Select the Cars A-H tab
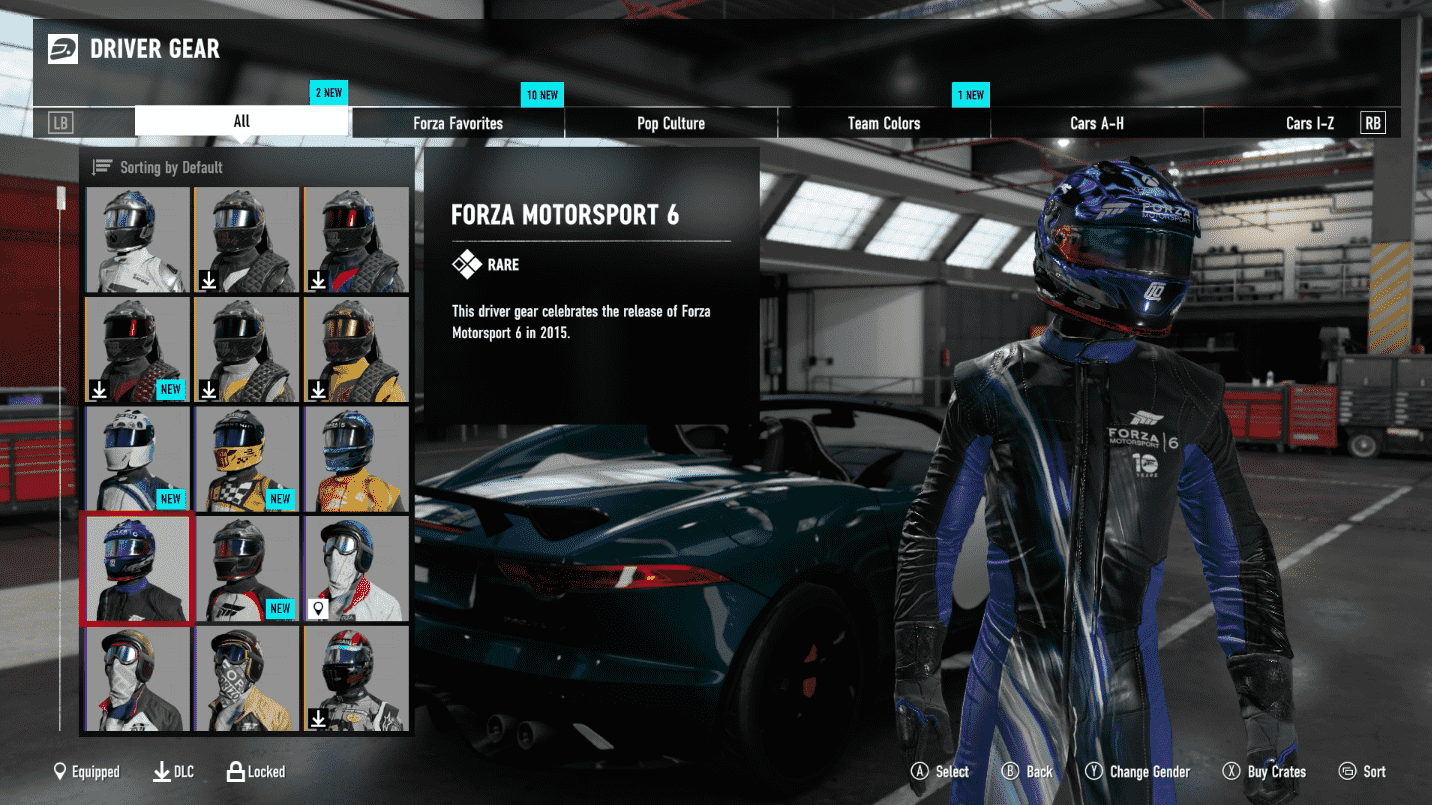 pyautogui.click(x=1097, y=123)
